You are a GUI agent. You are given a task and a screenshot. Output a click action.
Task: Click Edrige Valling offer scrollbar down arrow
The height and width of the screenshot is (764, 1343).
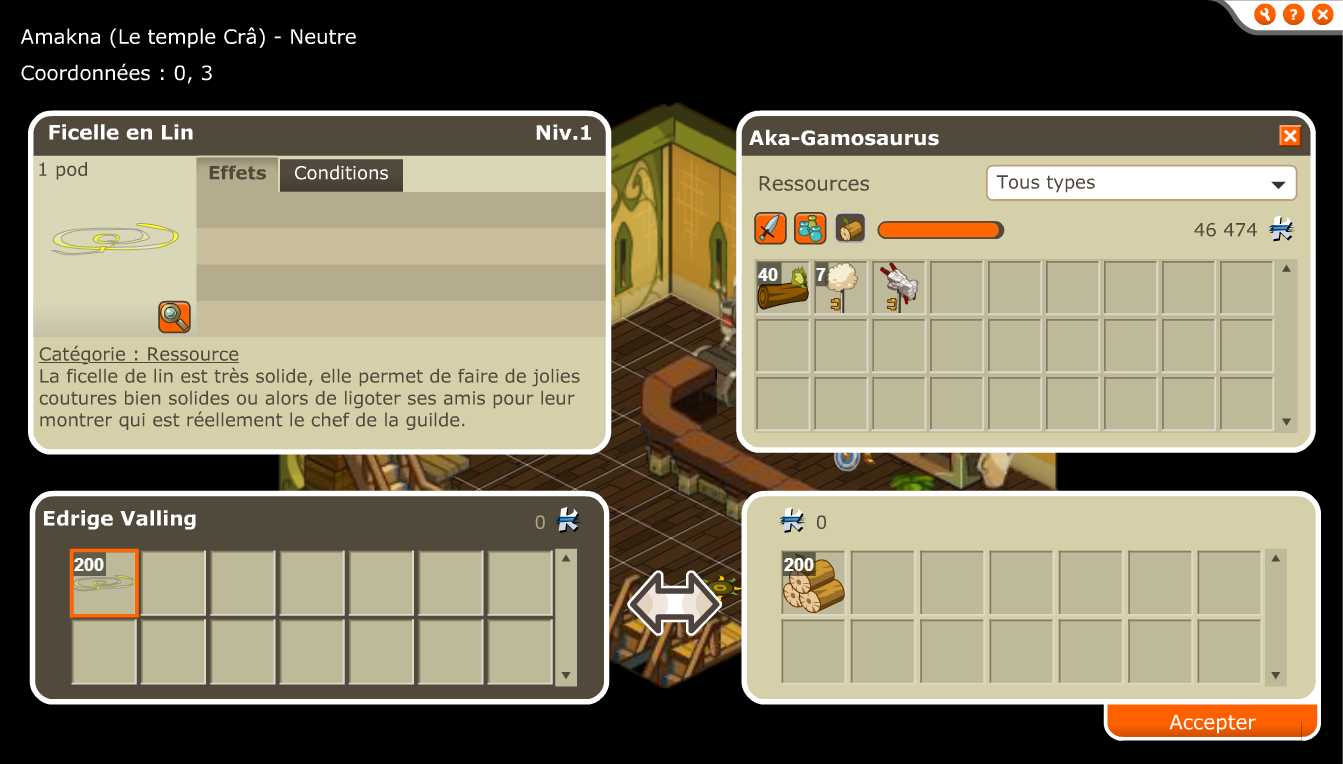pos(566,676)
